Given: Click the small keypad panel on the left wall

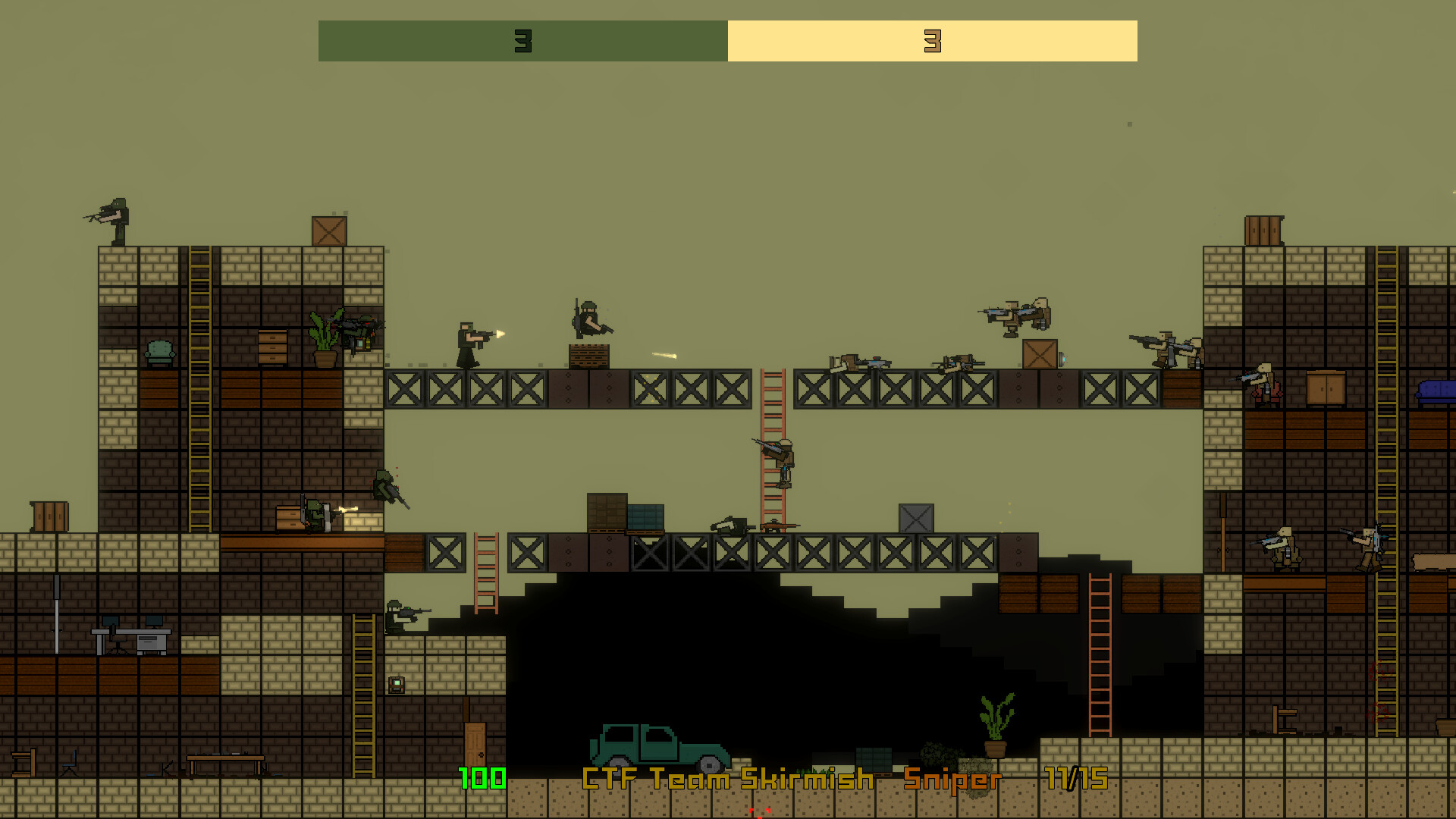Looking at the screenshot, I should 395,686.
